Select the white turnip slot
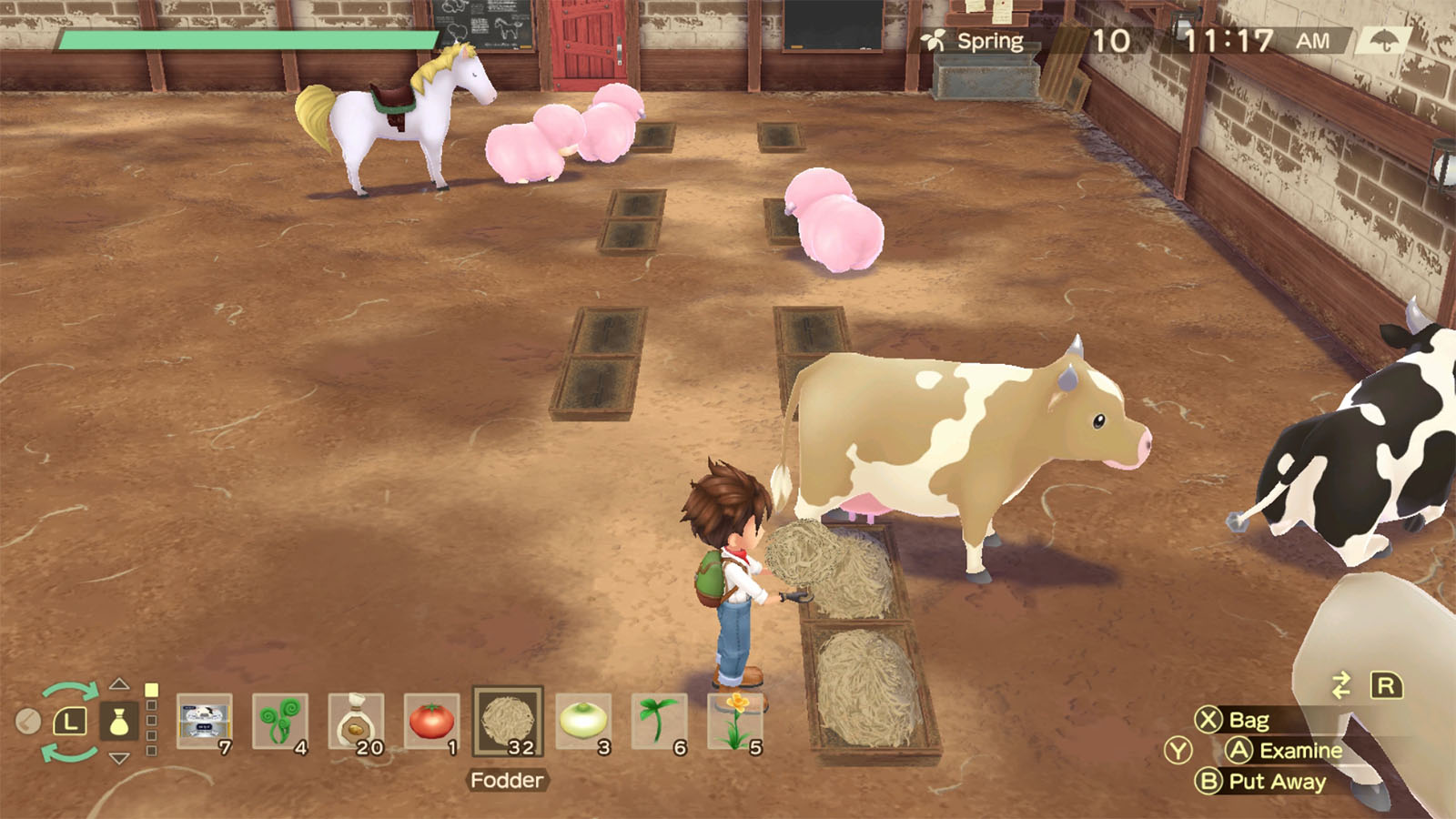The height and width of the screenshot is (819, 1456). coord(583,722)
